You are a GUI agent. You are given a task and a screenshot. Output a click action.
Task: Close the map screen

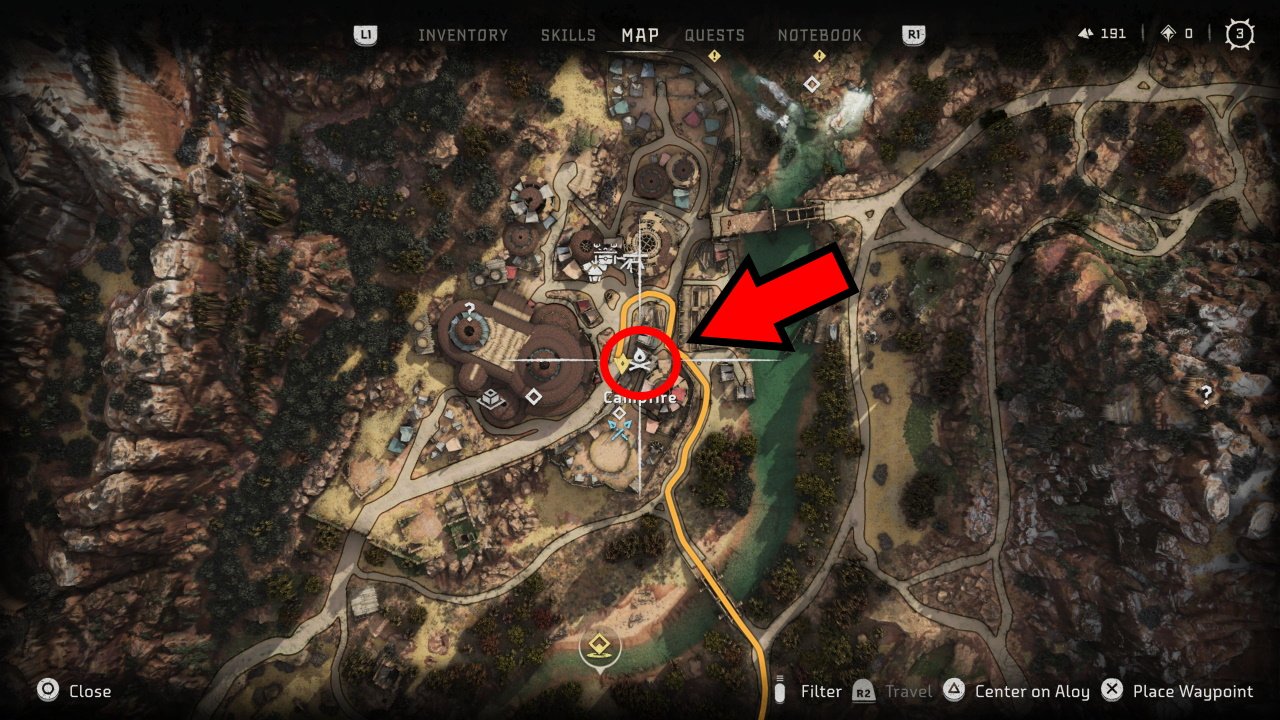coord(75,691)
